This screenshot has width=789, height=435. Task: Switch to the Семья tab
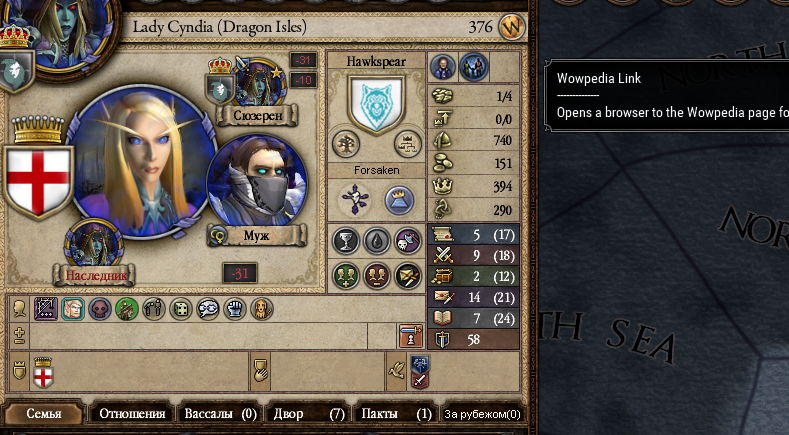[44, 413]
